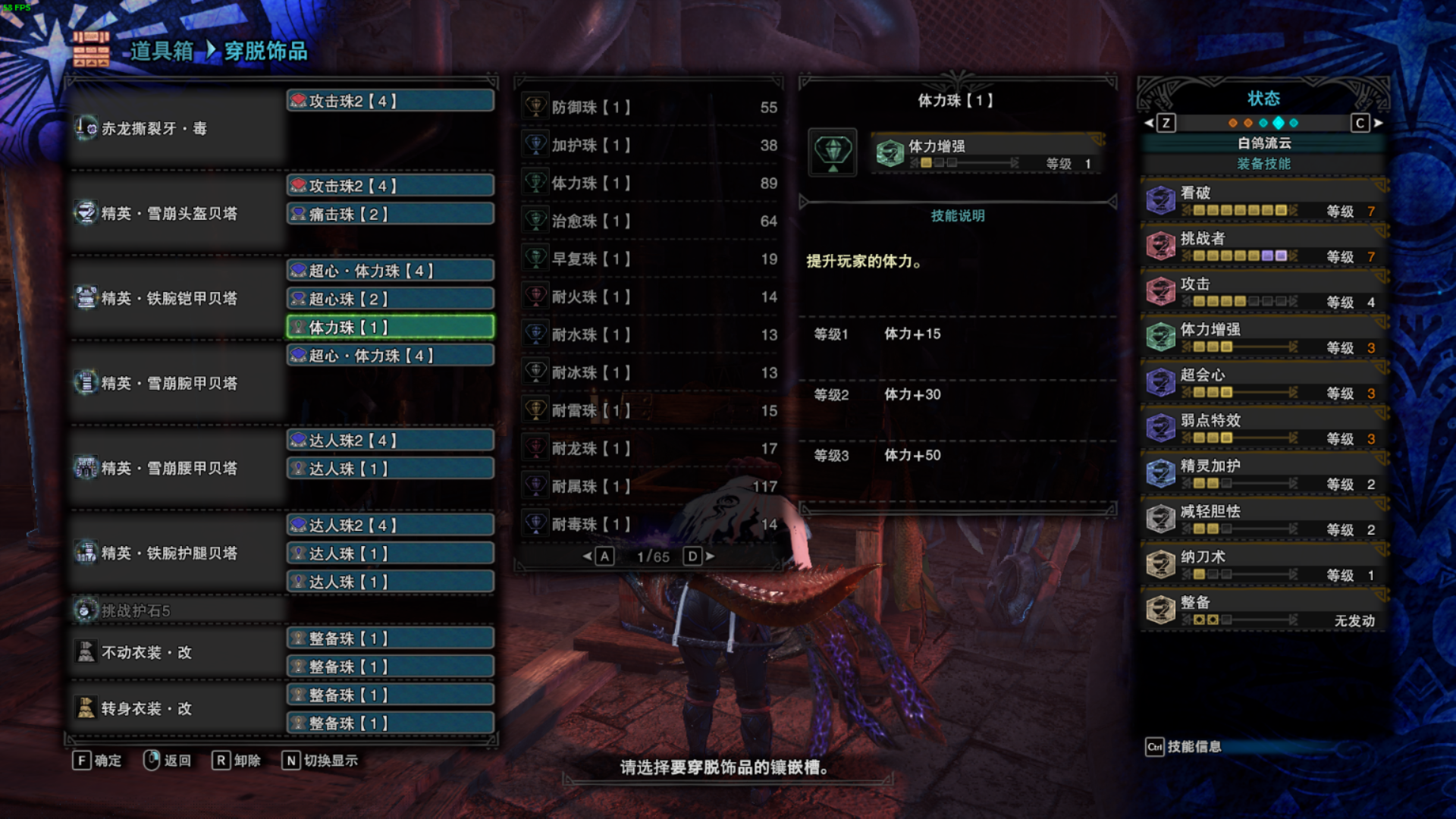Image resolution: width=1456 pixels, height=819 pixels.
Task: Pick 防御珠【1】 from the jewel list
Action: tap(649, 108)
